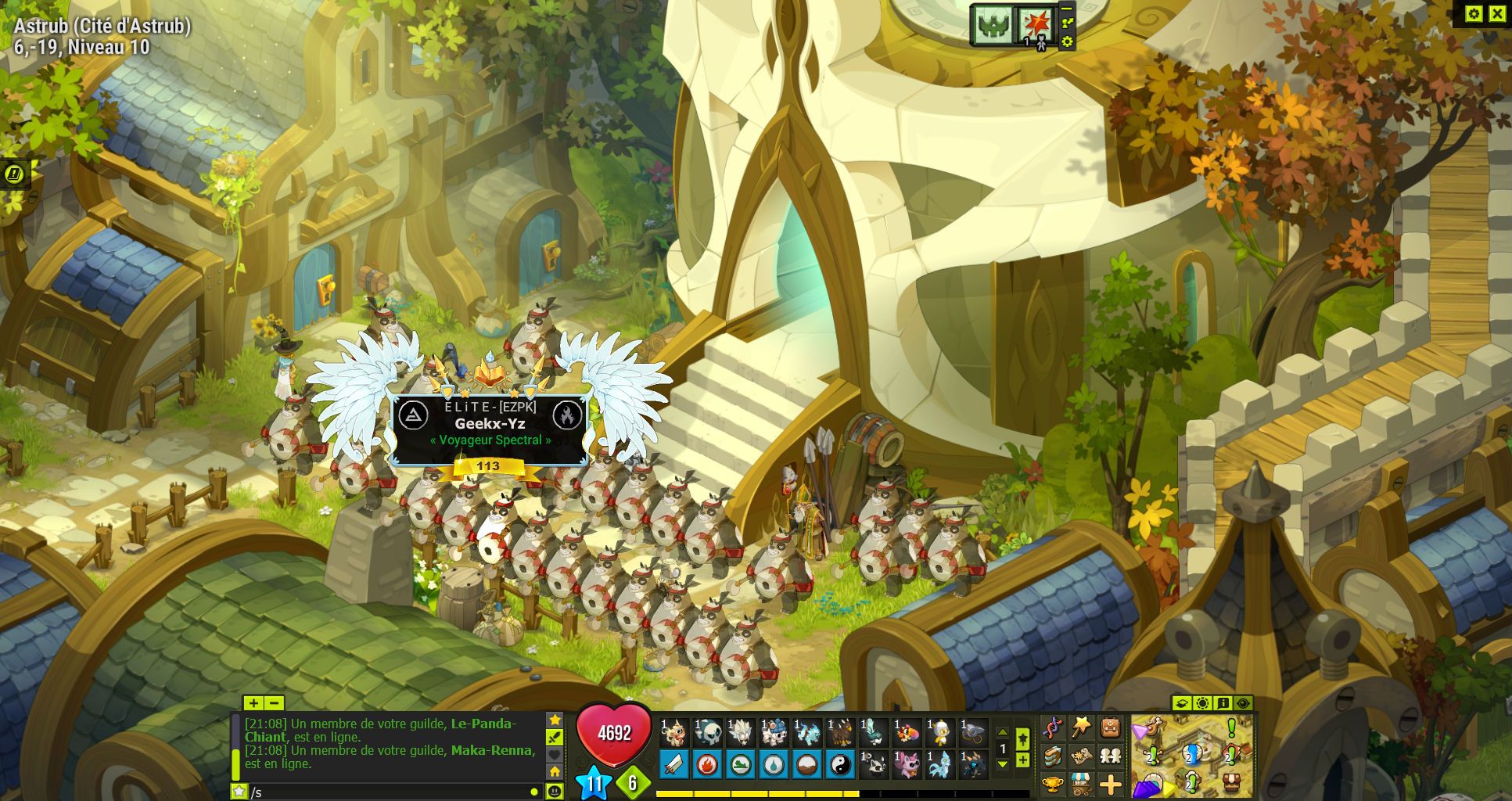Collapse the top banner with the minus button
This screenshot has height=801, width=1512.
click(x=1066, y=9)
